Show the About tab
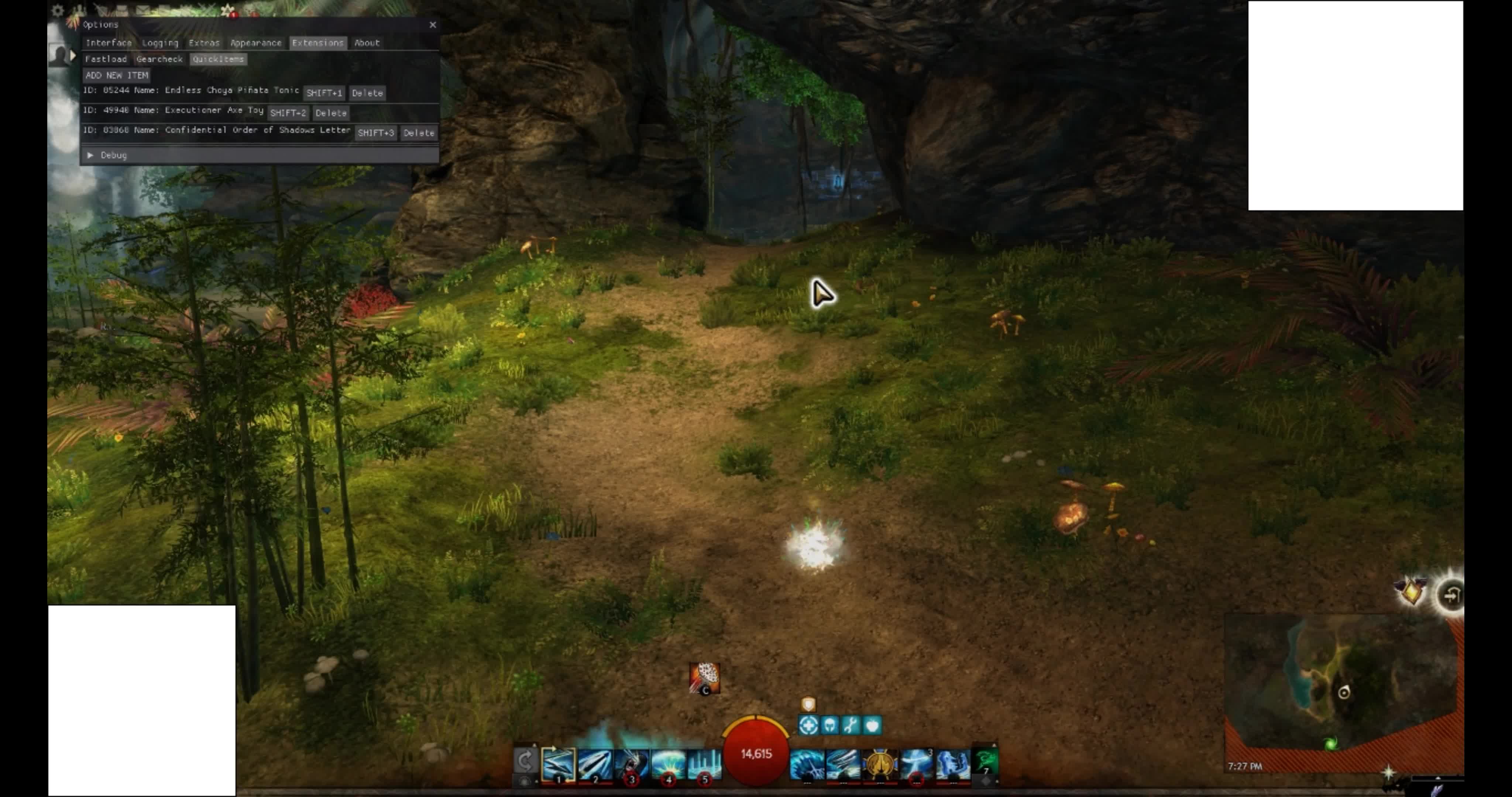 tap(367, 43)
